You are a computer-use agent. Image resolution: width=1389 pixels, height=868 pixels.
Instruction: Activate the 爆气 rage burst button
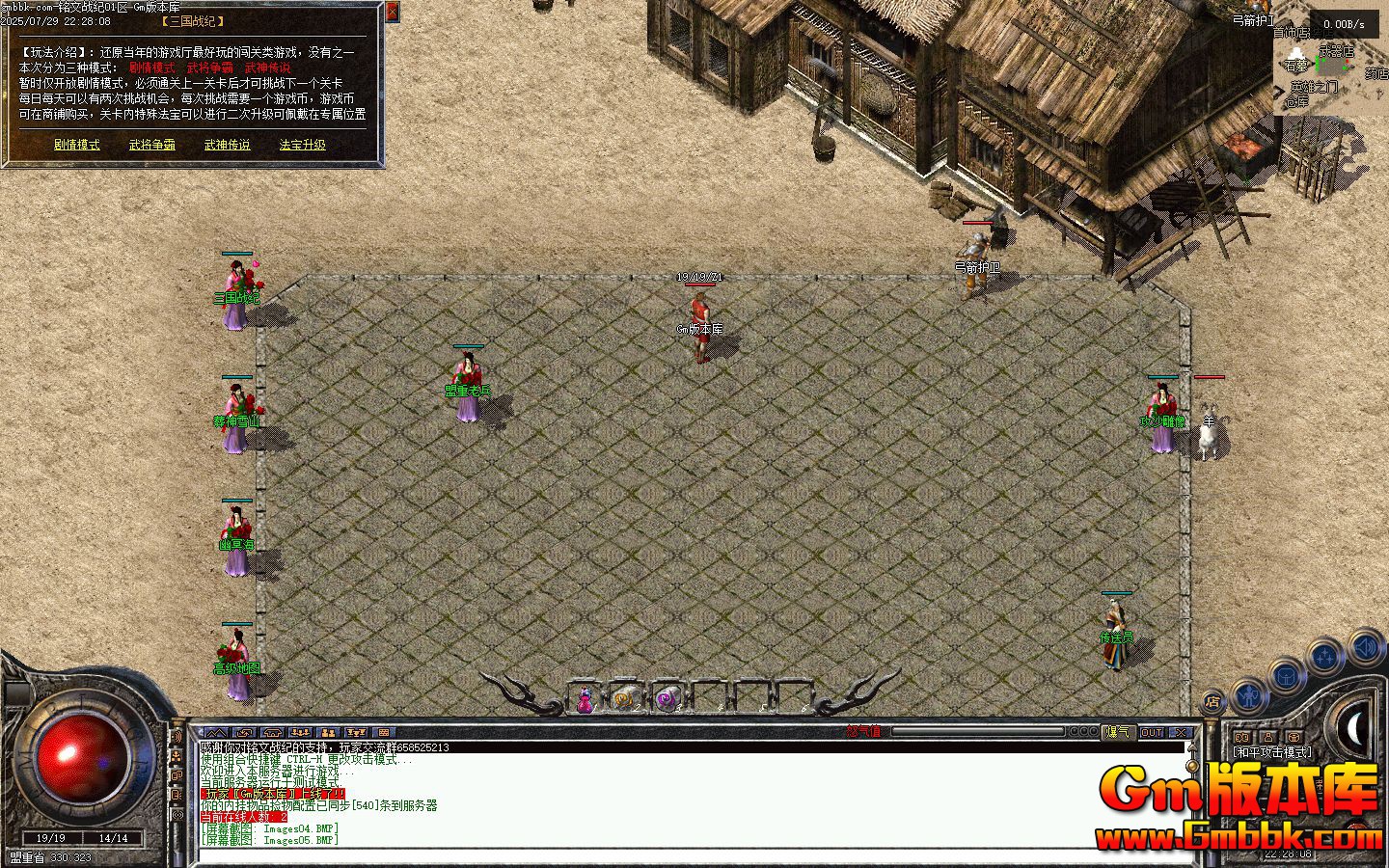pos(1118,732)
